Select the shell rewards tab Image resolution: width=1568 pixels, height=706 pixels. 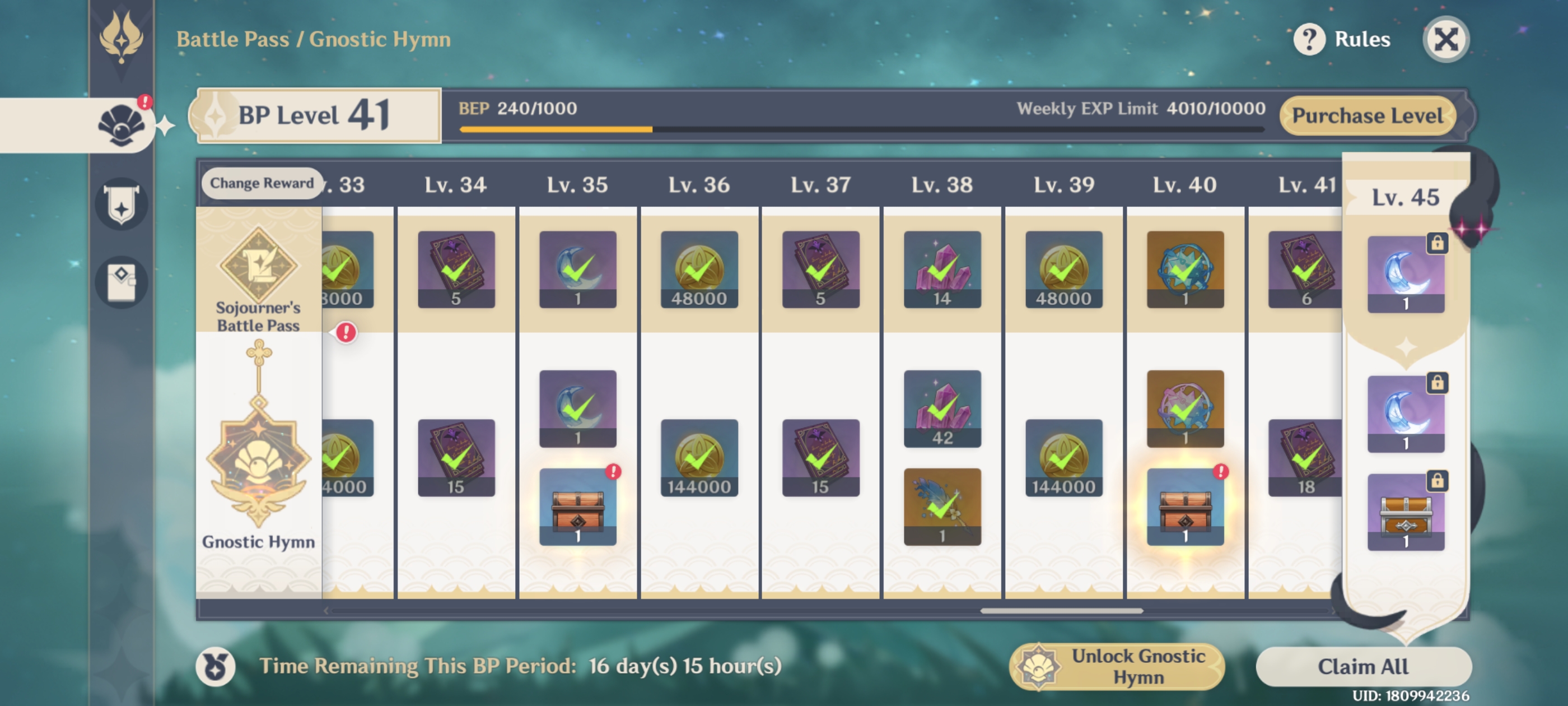[x=121, y=125]
